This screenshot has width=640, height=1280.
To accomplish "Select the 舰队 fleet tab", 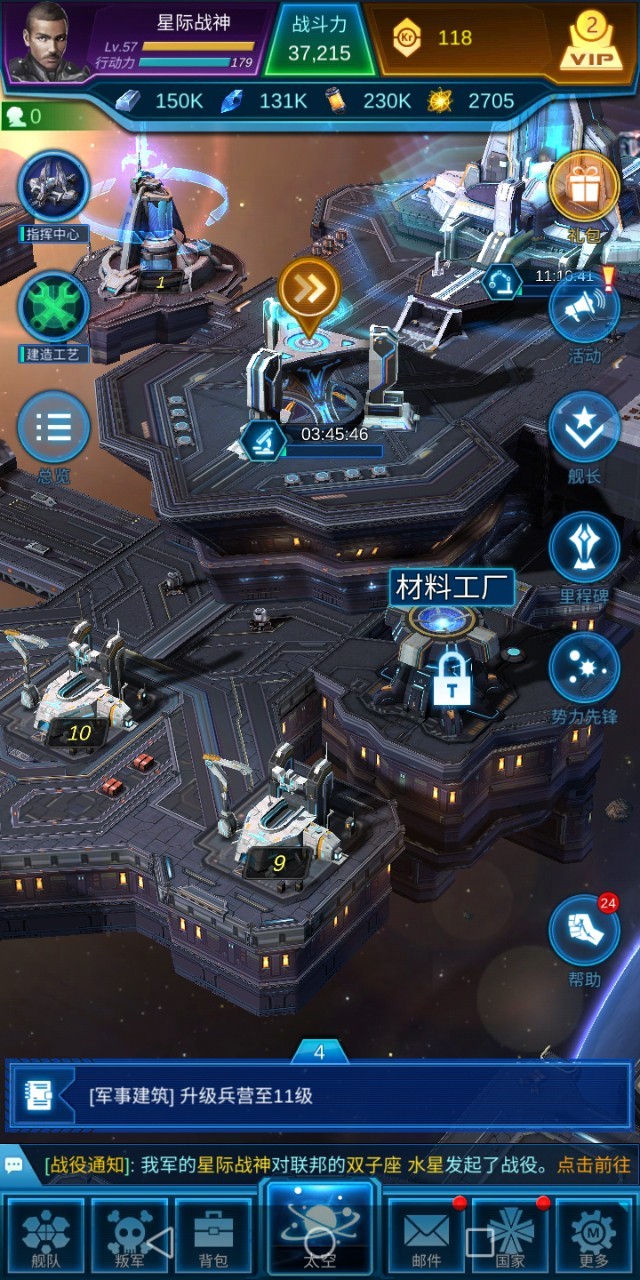I will point(46,1236).
